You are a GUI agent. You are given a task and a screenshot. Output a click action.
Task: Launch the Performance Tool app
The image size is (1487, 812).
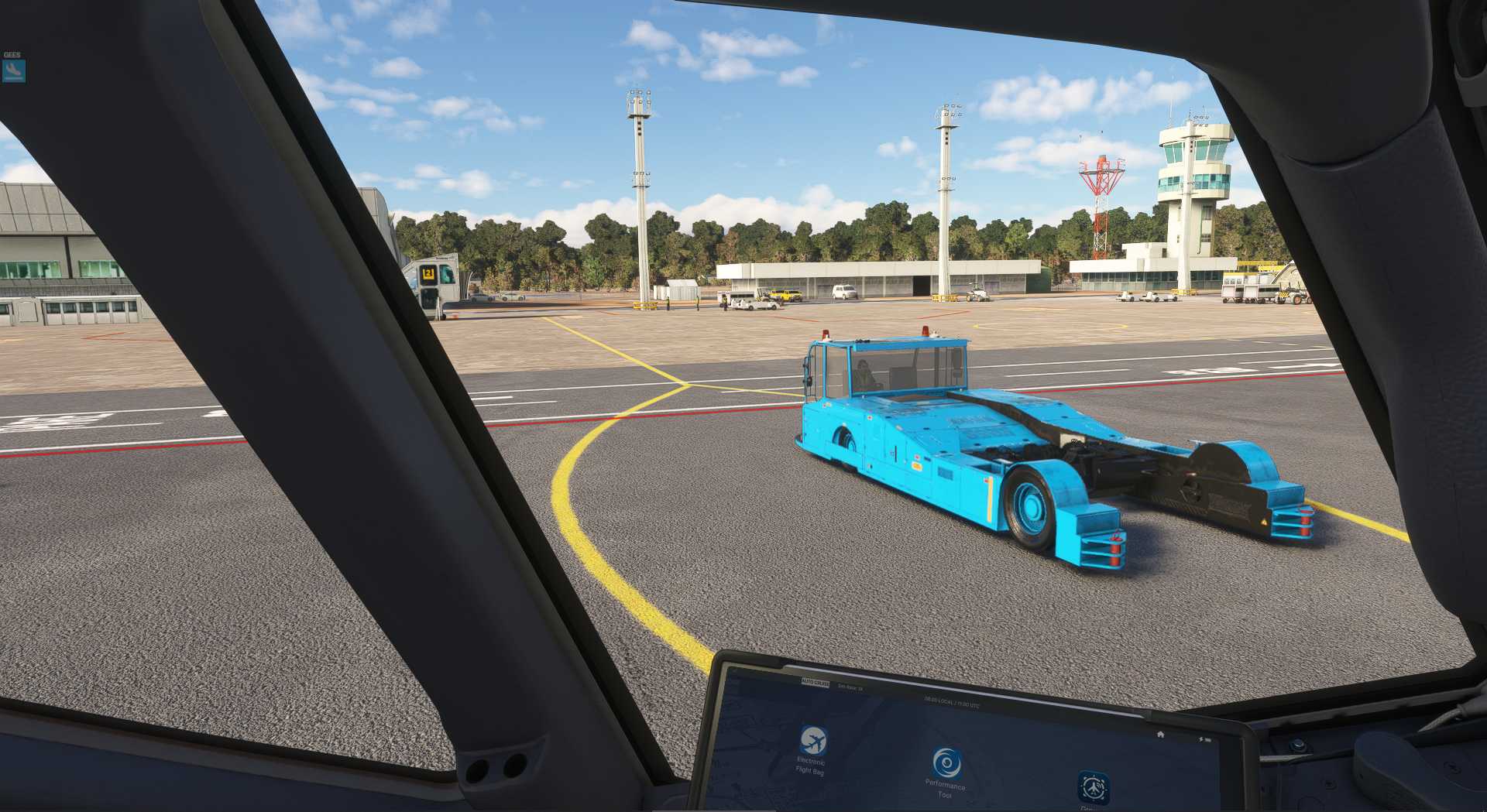tap(946, 764)
